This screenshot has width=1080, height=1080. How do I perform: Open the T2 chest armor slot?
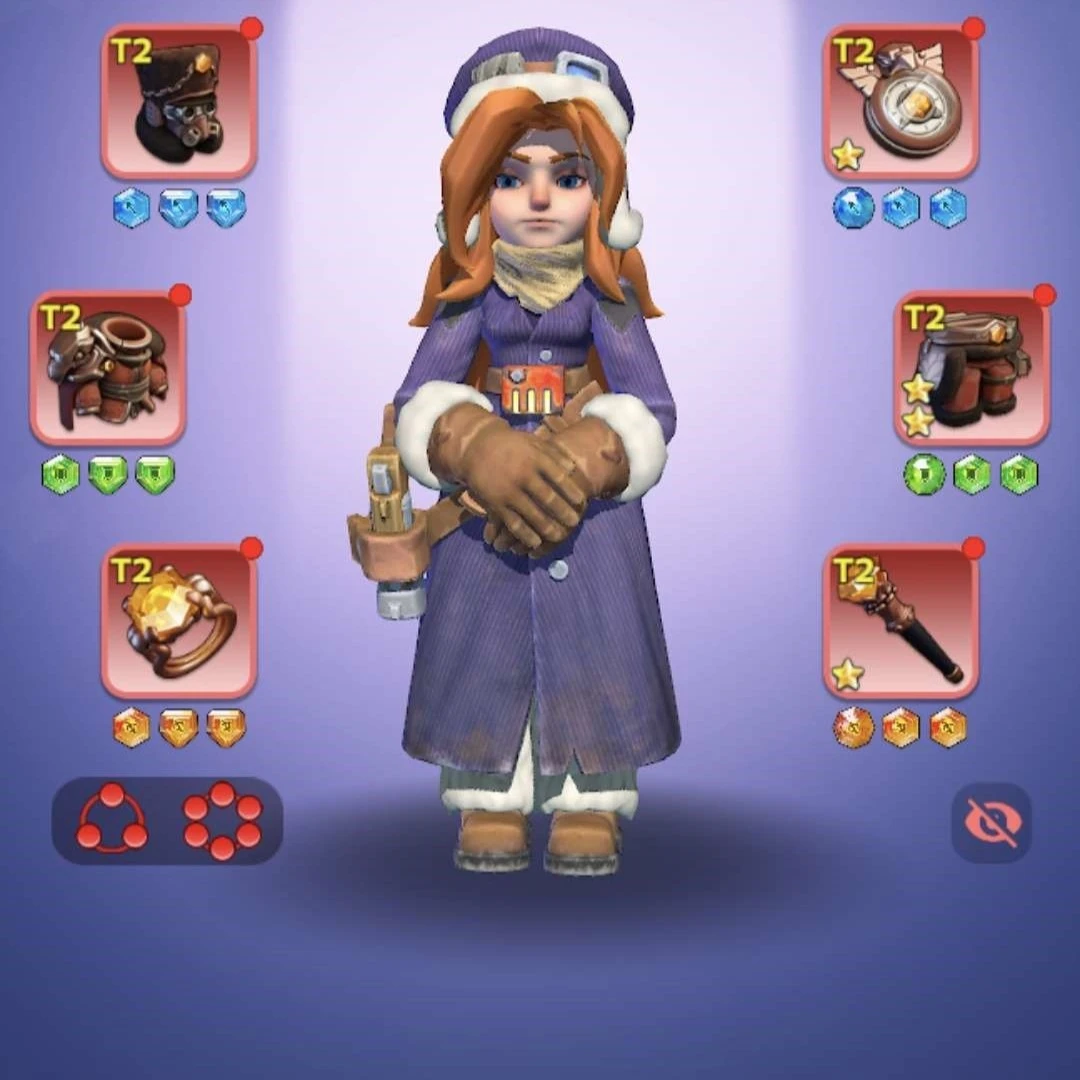coord(108,368)
